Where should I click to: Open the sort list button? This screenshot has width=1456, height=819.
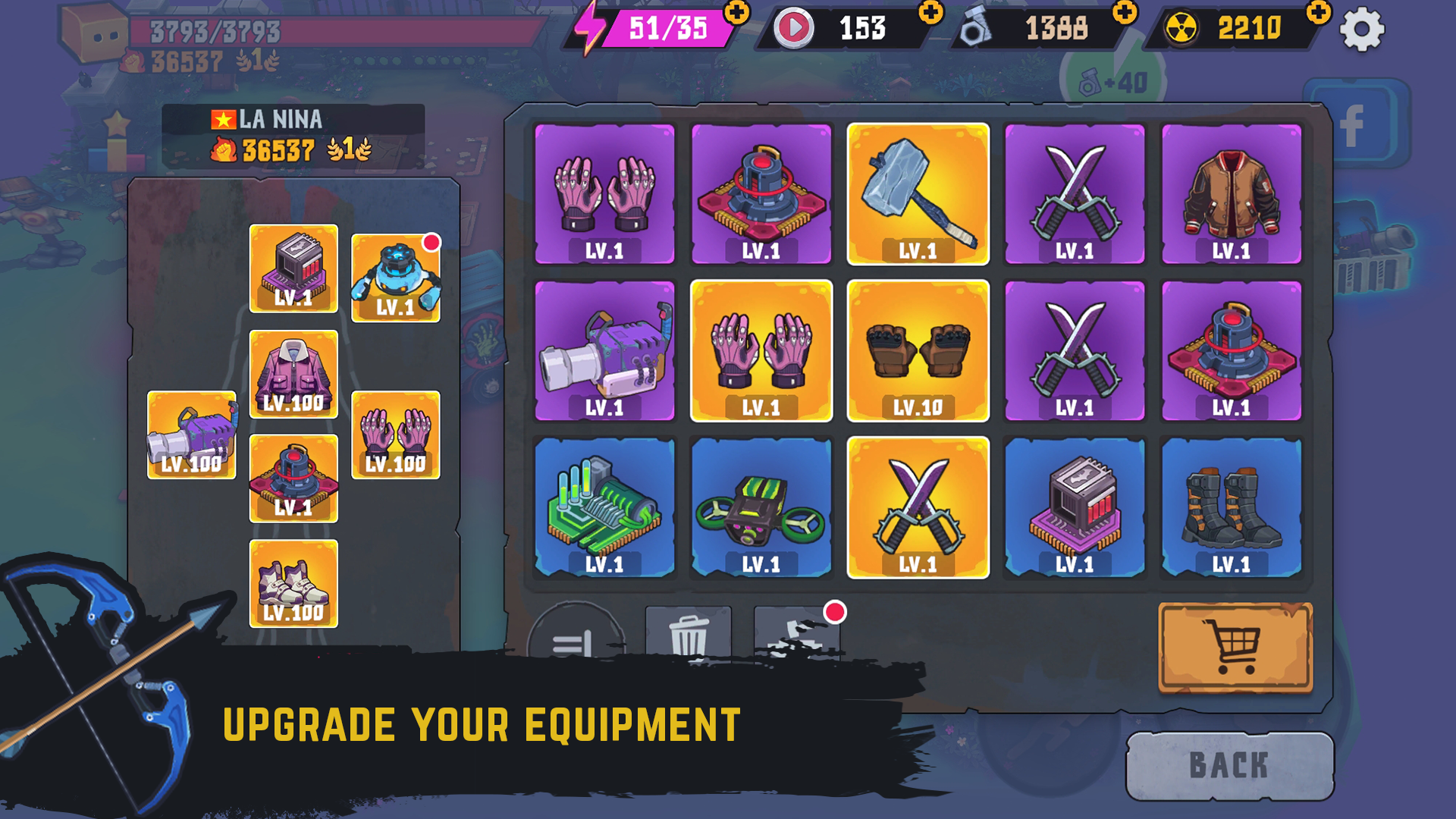[x=575, y=635]
